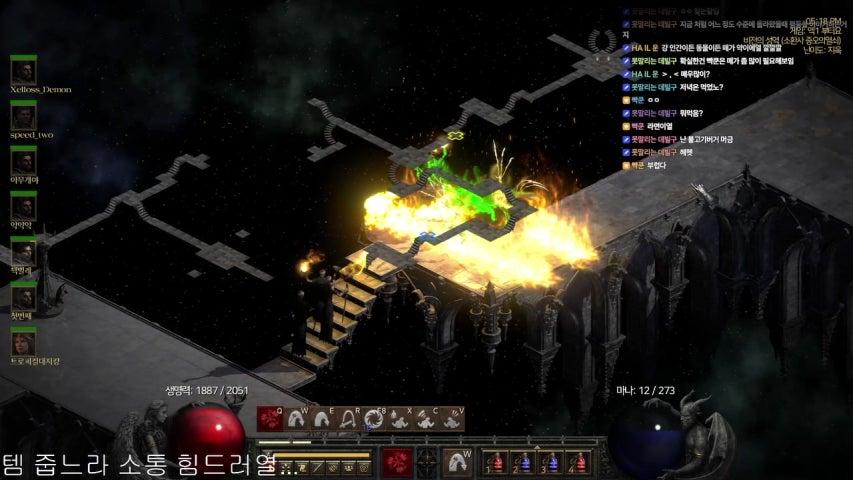
Task: Activate the skill bound to R
Action: pos(347,420)
